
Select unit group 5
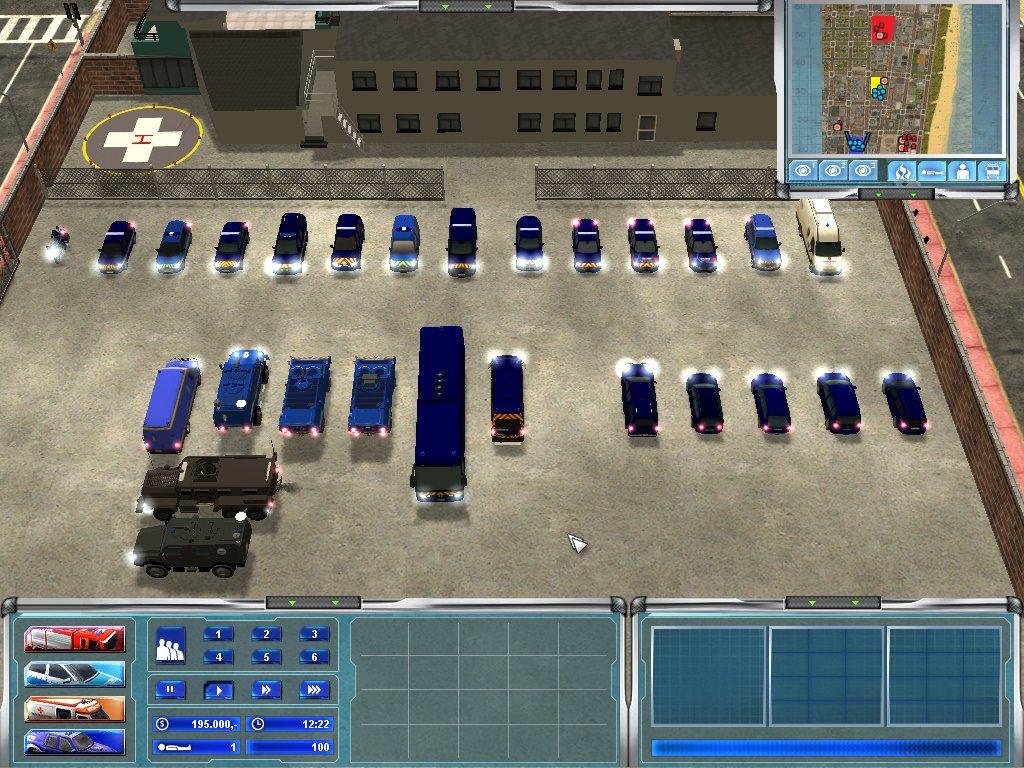click(266, 657)
